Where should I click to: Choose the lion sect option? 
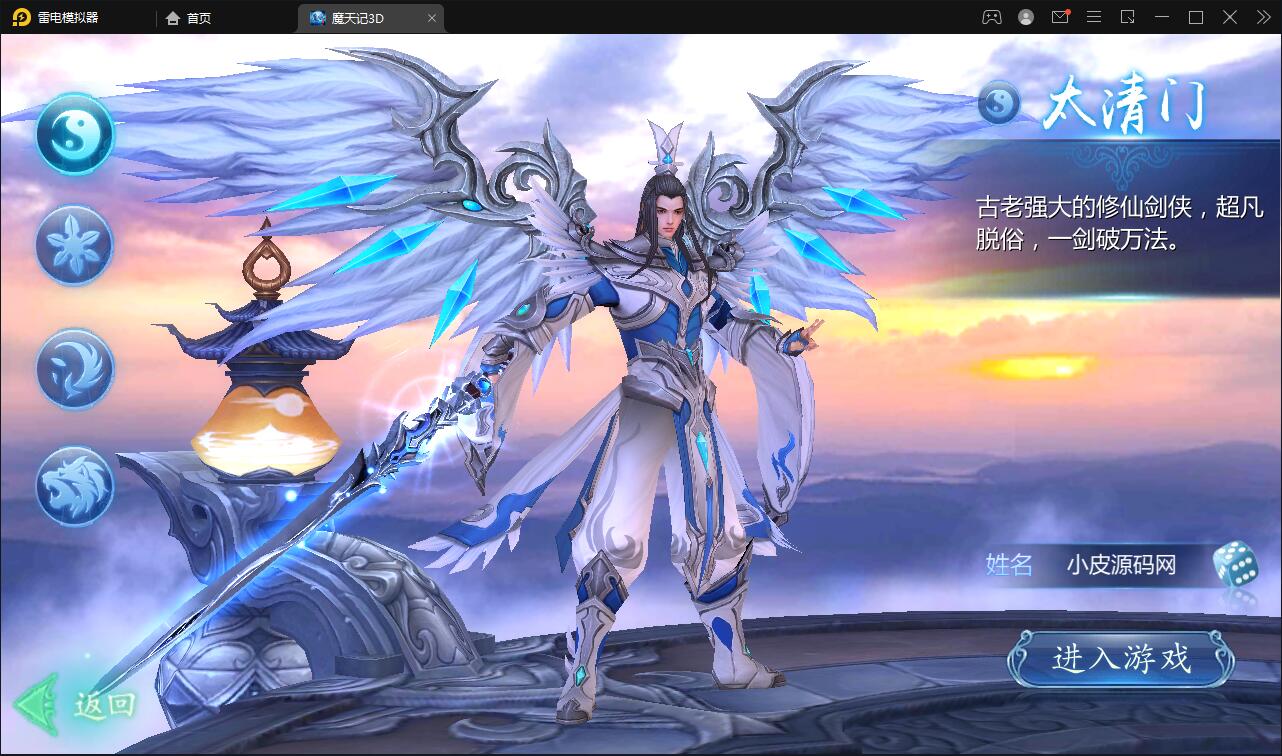pyautogui.click(x=73, y=487)
